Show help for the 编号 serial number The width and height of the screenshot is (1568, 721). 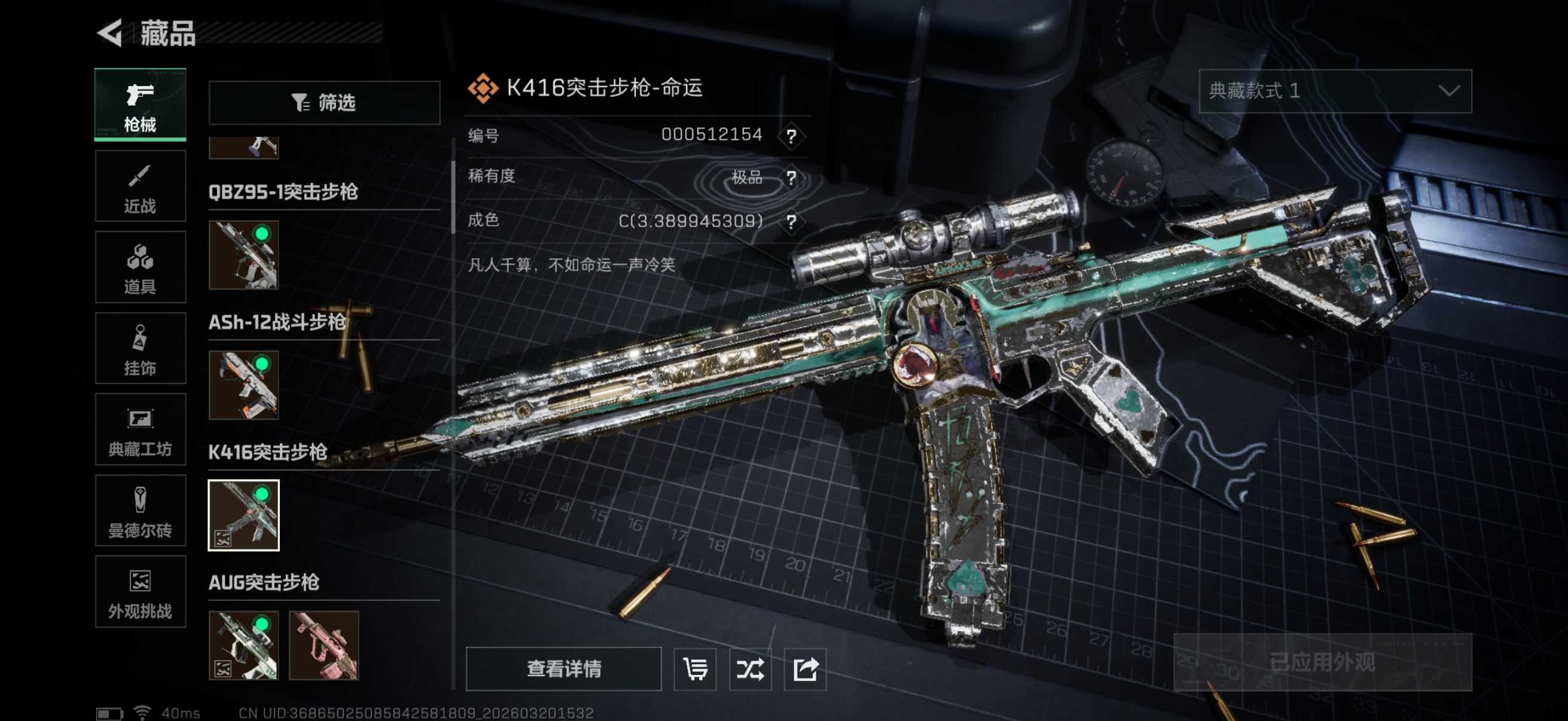[791, 136]
